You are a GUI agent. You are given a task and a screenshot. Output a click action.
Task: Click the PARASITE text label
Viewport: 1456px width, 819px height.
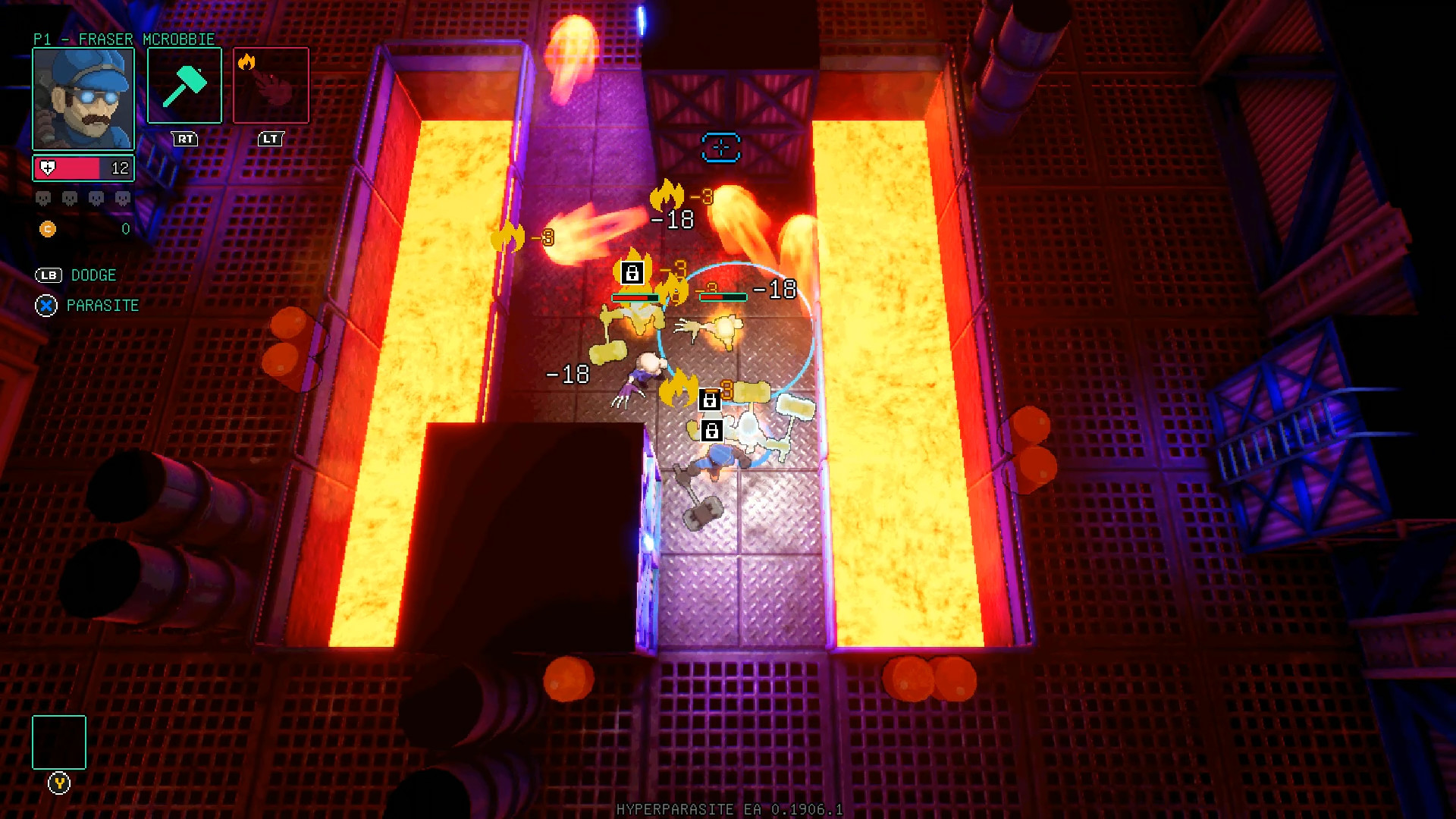(x=102, y=306)
